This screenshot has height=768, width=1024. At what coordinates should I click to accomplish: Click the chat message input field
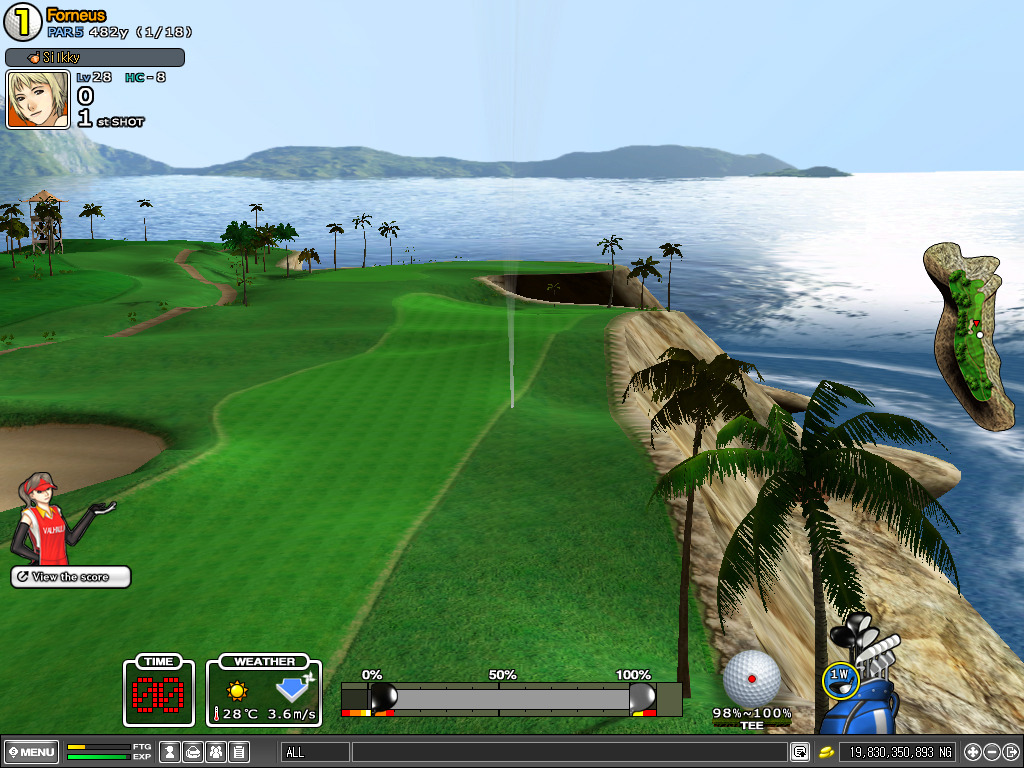568,752
